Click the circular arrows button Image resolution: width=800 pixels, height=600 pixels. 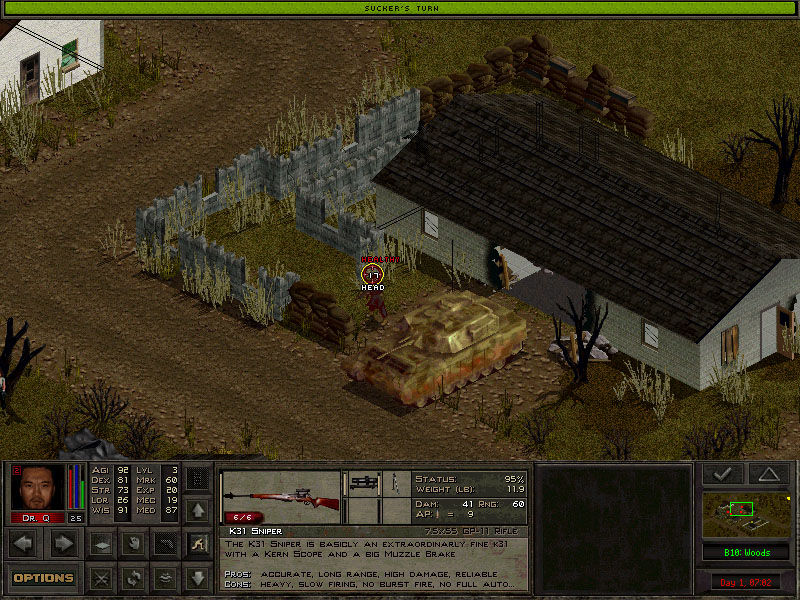coord(132,578)
